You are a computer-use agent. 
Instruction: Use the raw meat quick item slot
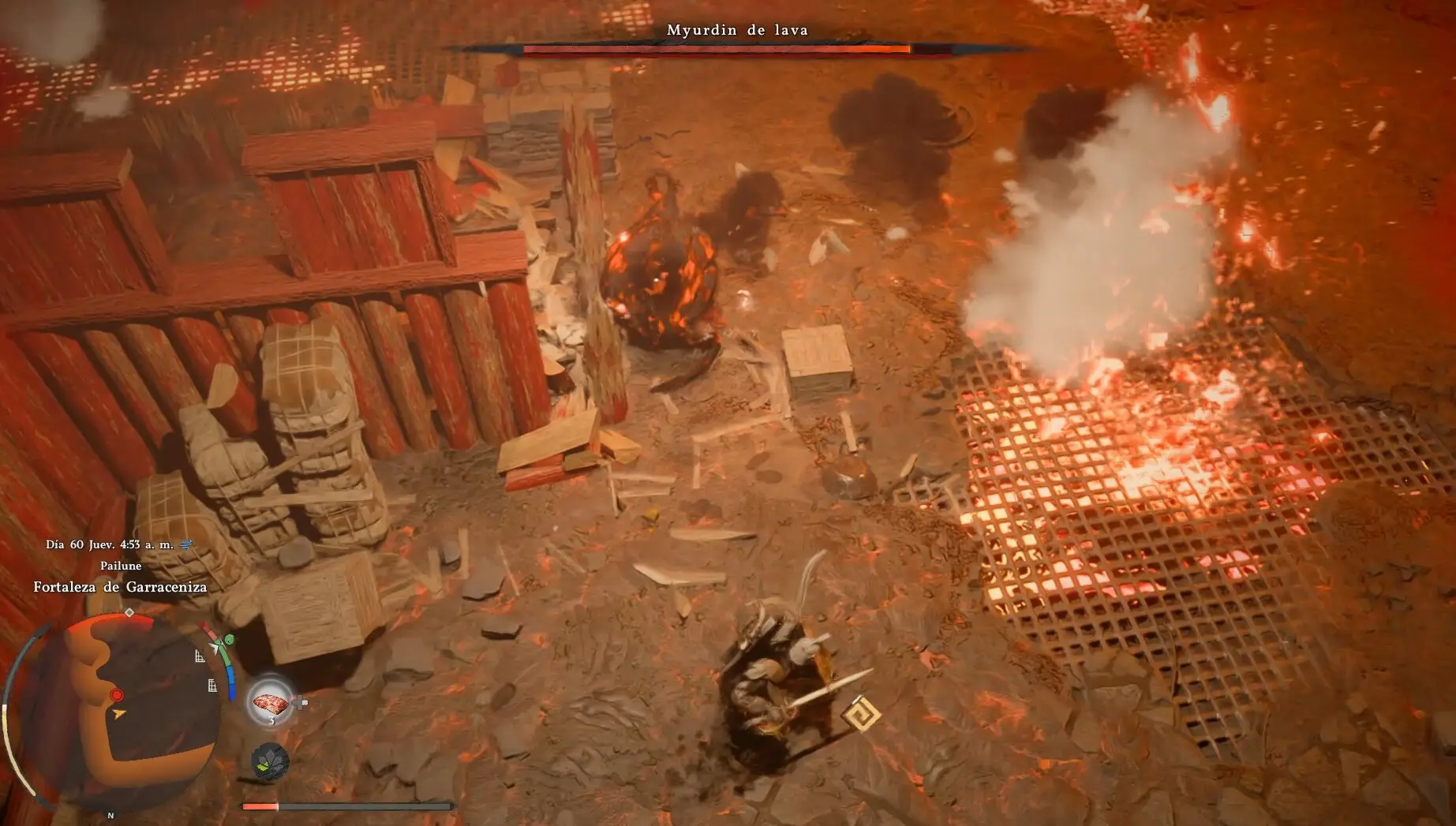[271, 701]
